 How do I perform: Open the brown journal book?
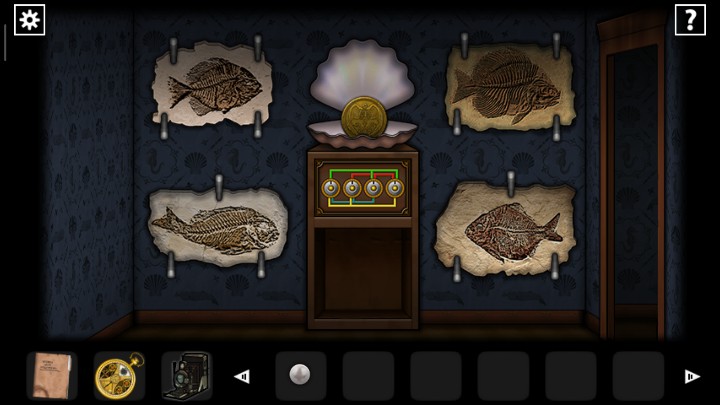click(51, 375)
